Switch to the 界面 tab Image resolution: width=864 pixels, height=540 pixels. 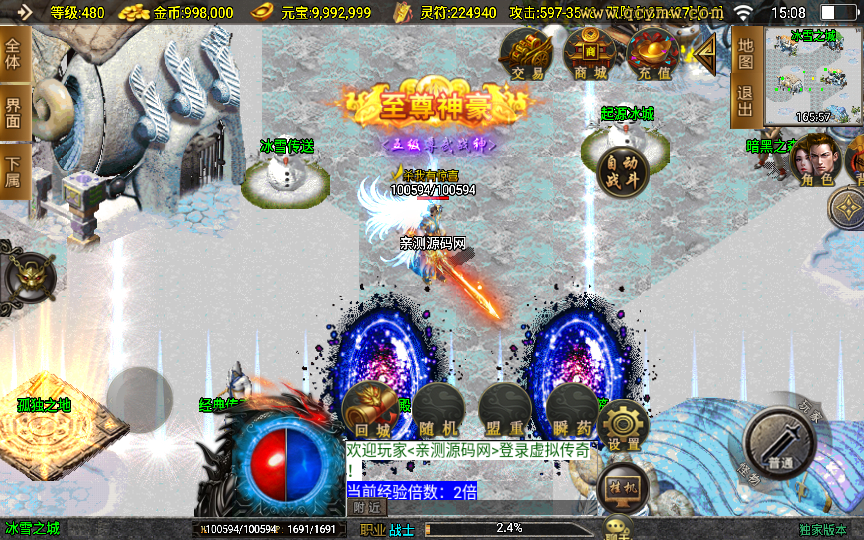[x=14, y=111]
